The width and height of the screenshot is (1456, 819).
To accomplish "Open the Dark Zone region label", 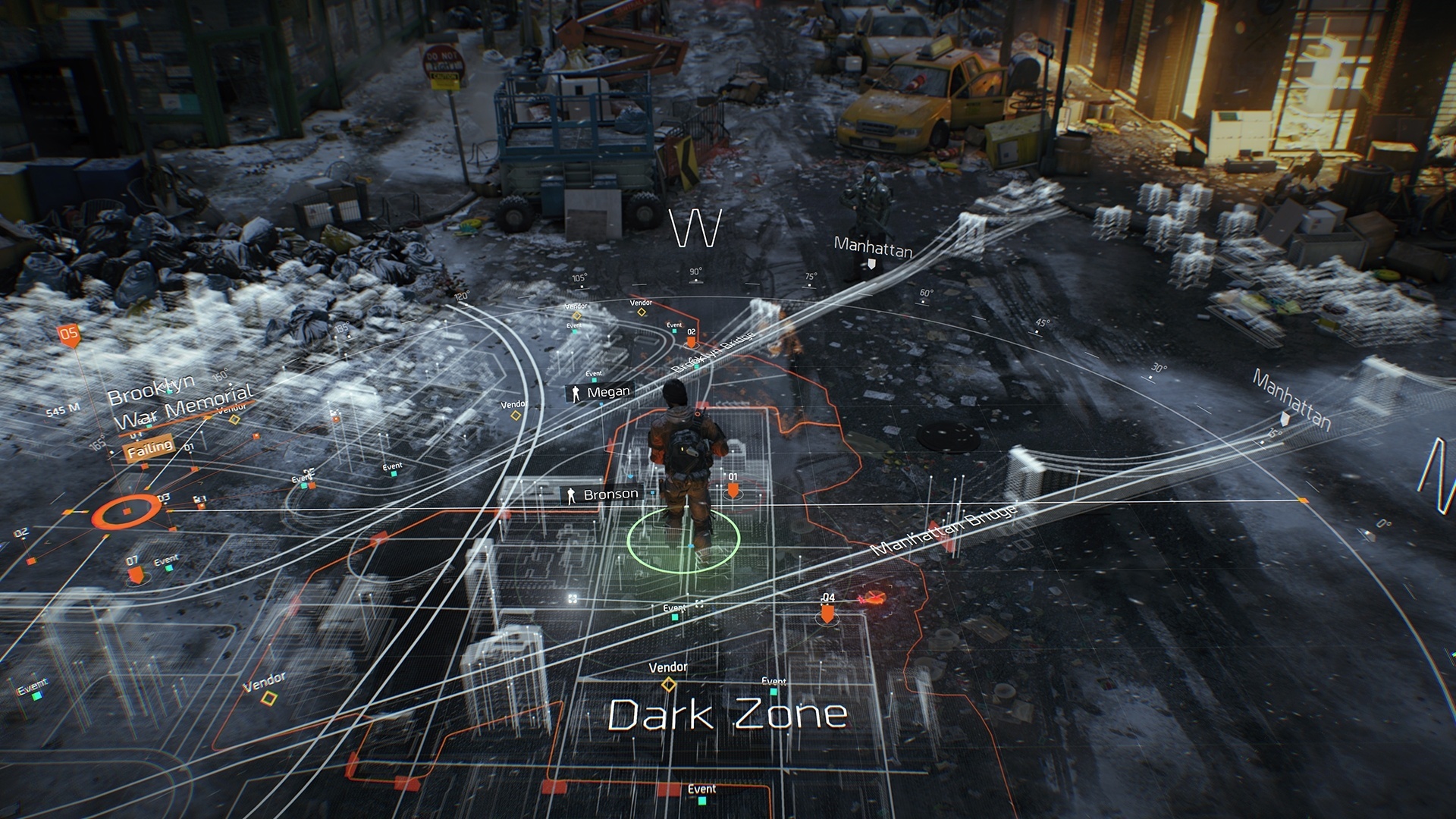I will (724, 713).
